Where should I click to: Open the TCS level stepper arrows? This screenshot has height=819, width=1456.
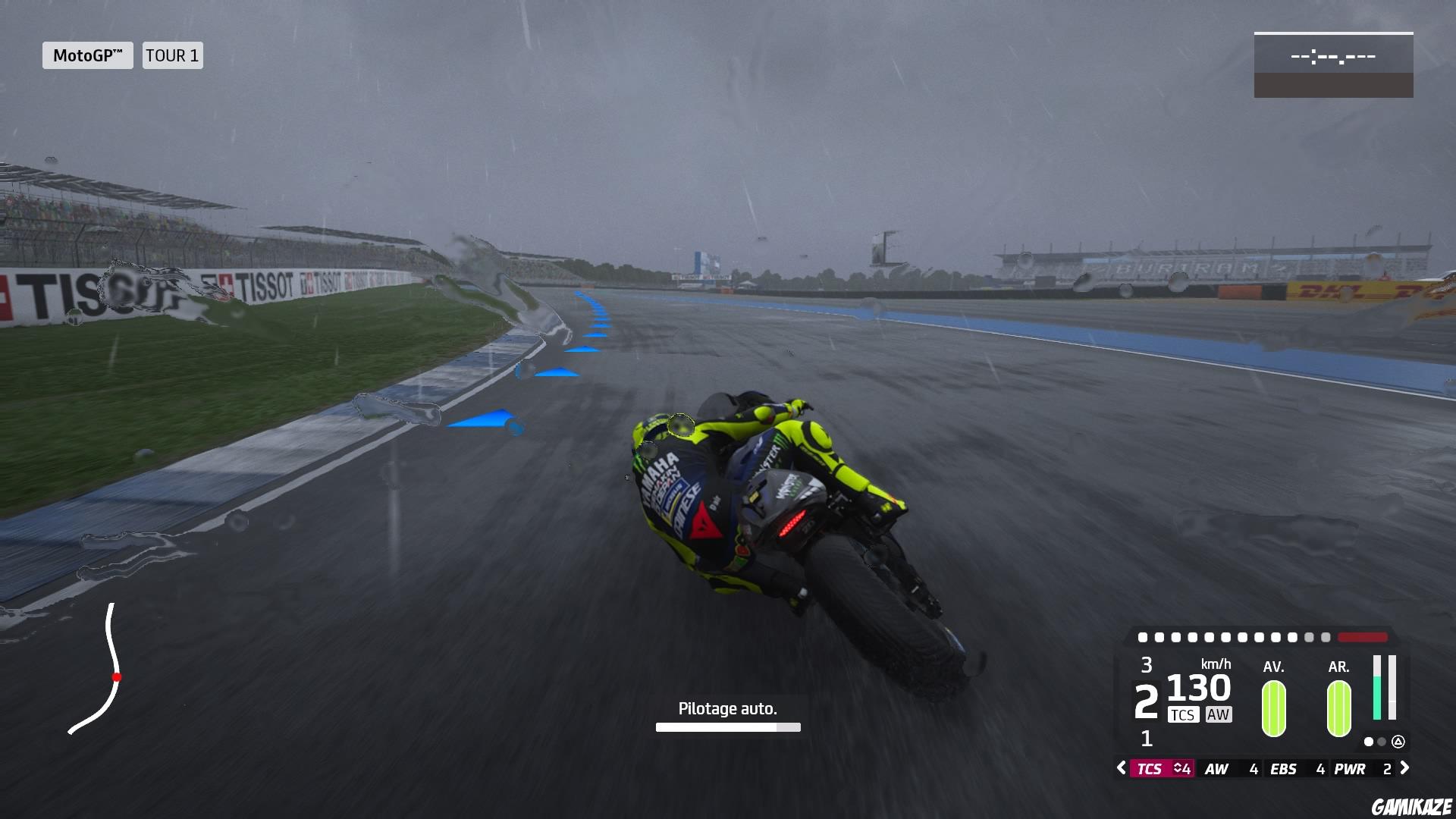1178,769
